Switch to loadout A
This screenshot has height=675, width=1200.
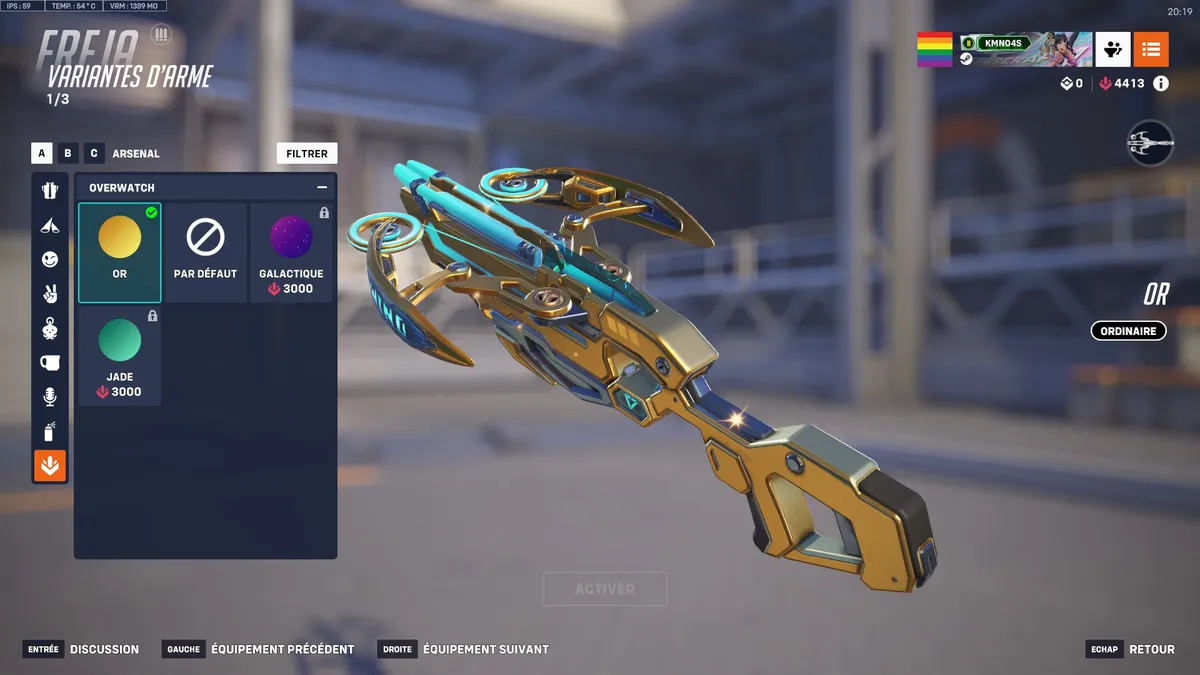pos(42,154)
